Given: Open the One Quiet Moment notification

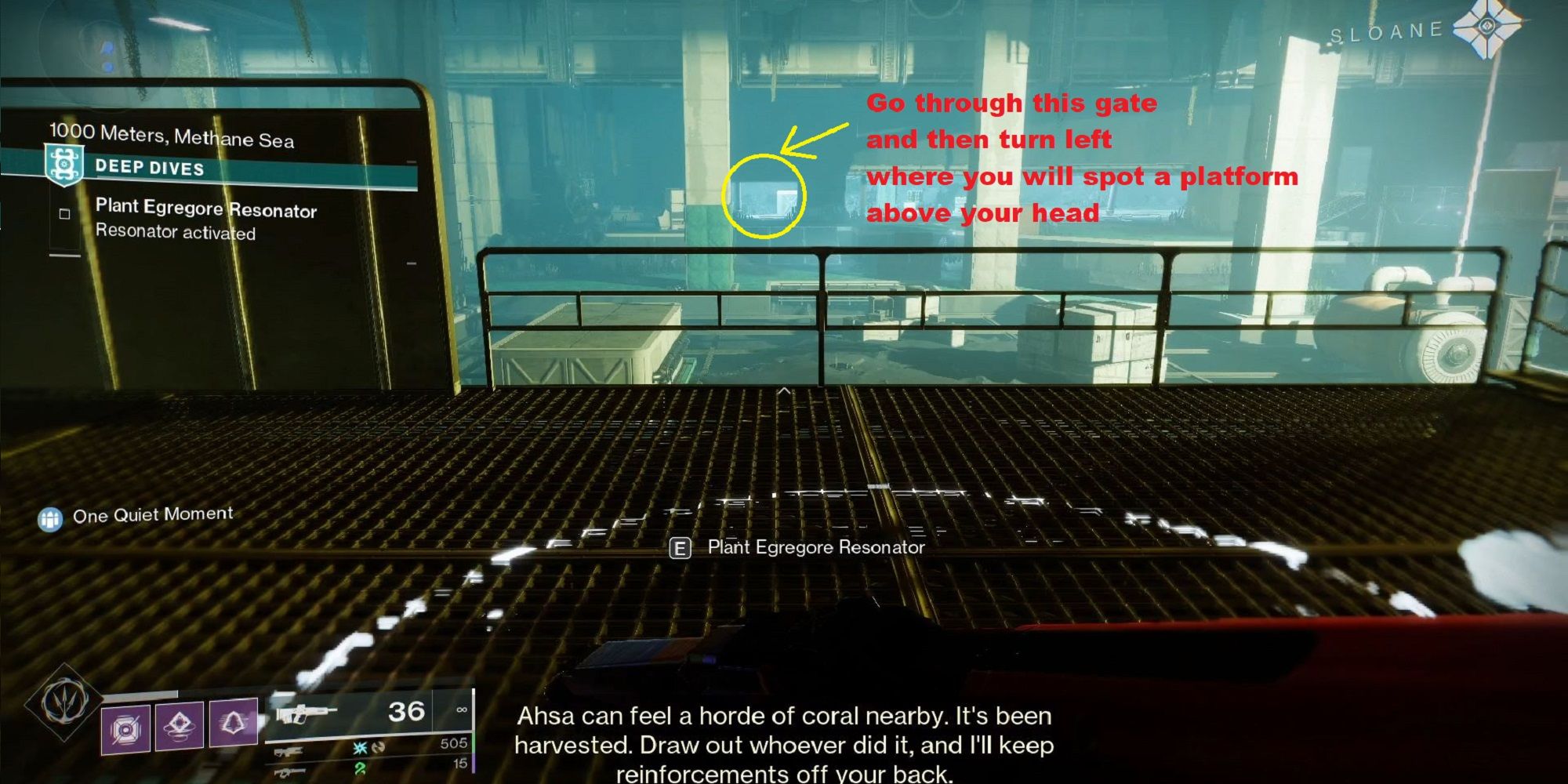Looking at the screenshot, I should (137, 516).
